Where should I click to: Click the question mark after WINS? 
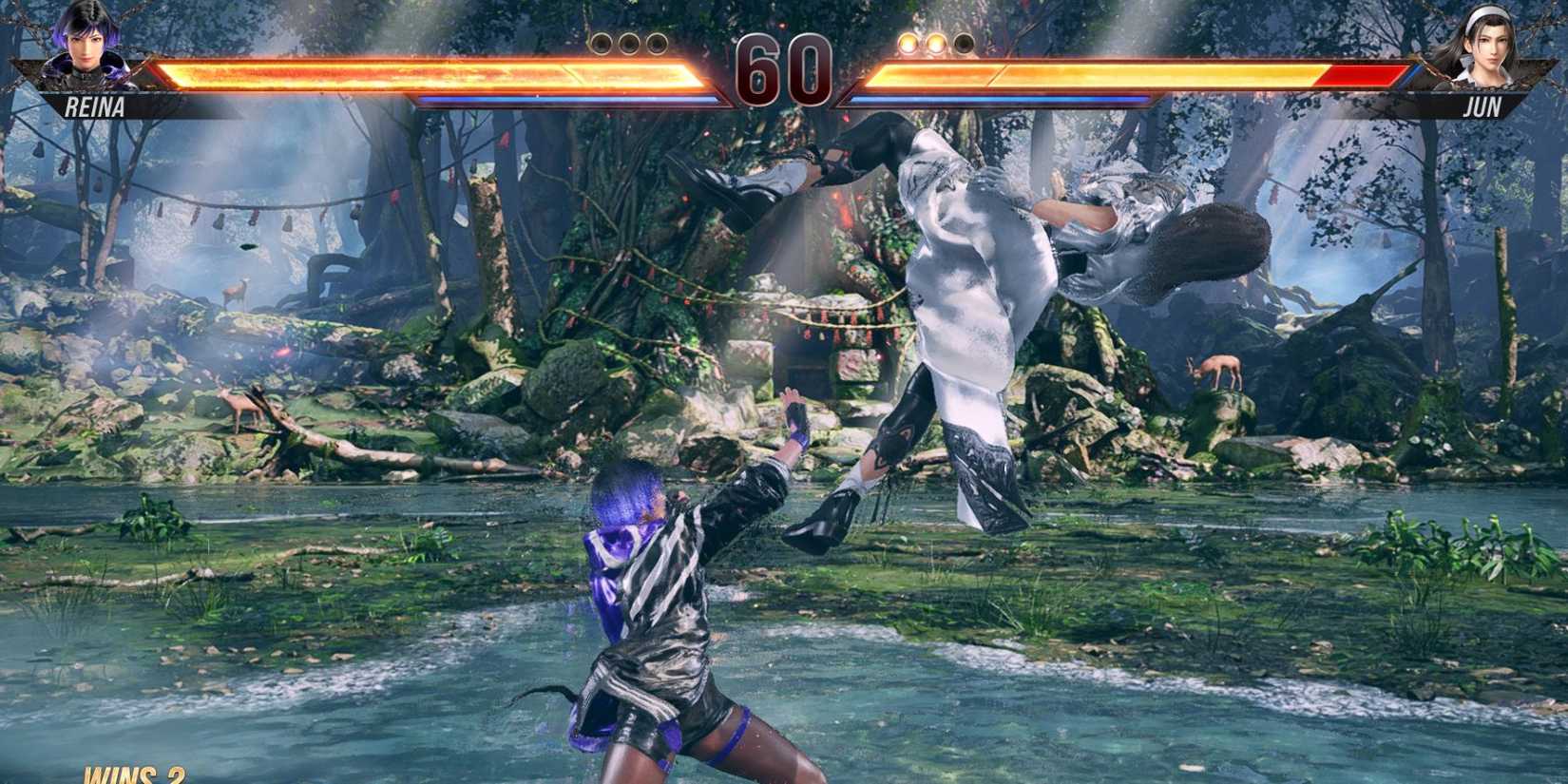(x=178, y=775)
